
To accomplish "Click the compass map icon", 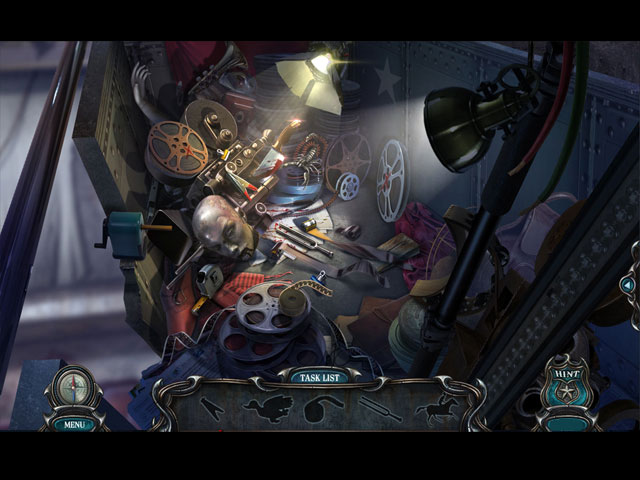I will click(x=71, y=389).
